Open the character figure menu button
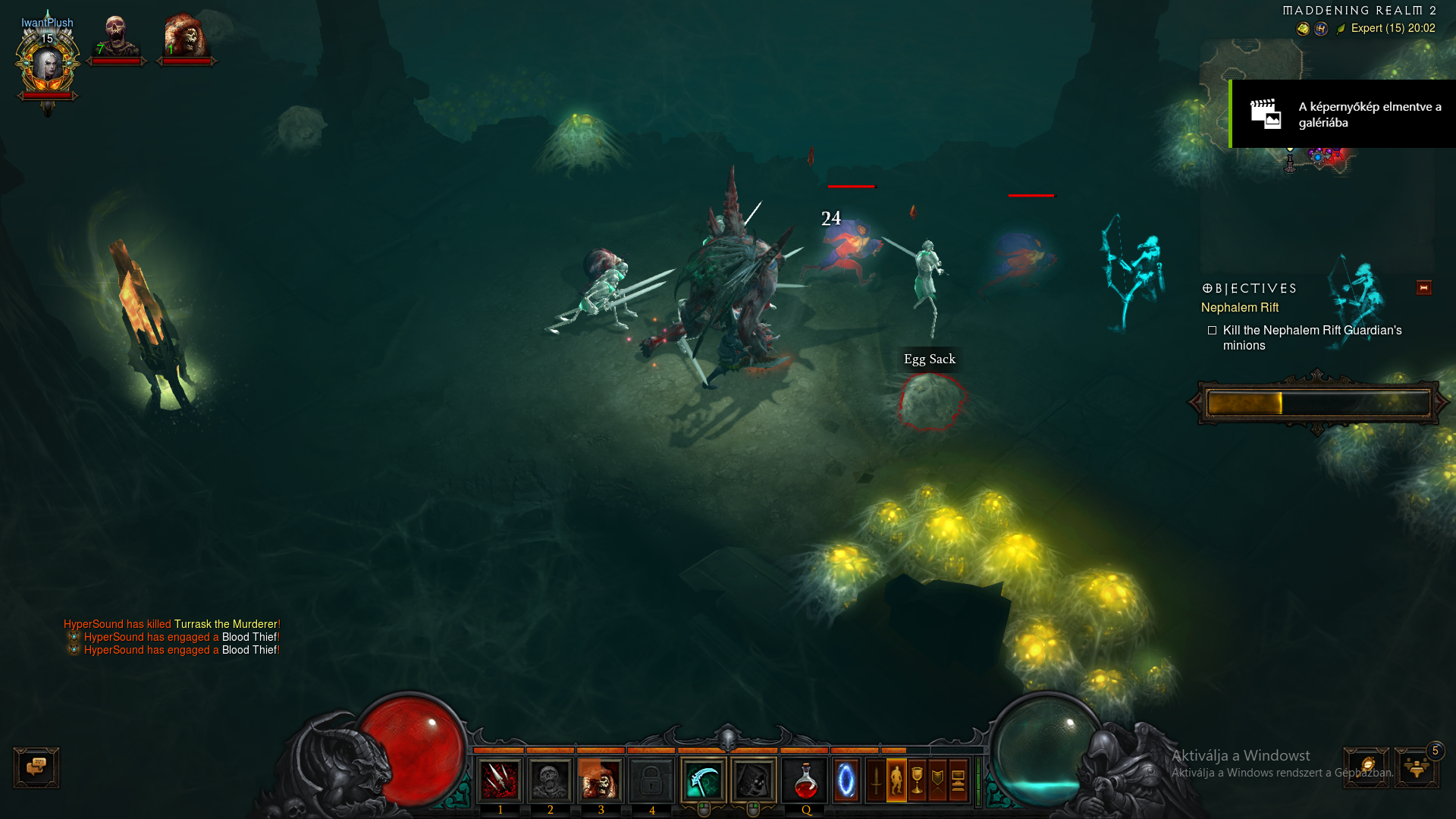 click(x=896, y=780)
